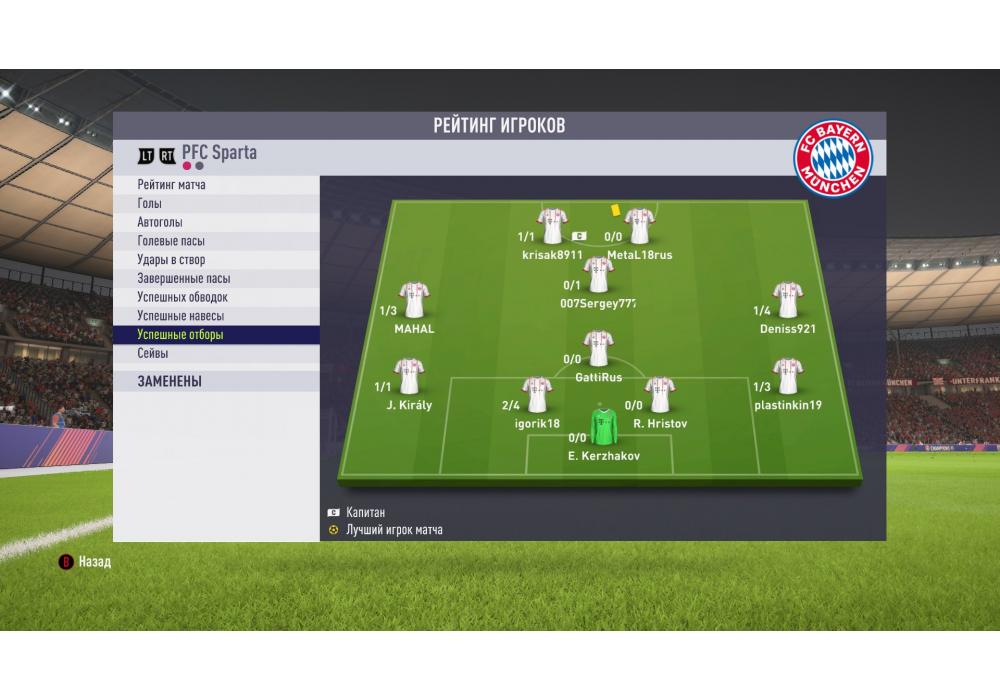Choose player 007Sergey777 on the pitch
The height and width of the screenshot is (700, 1000).
[598, 274]
